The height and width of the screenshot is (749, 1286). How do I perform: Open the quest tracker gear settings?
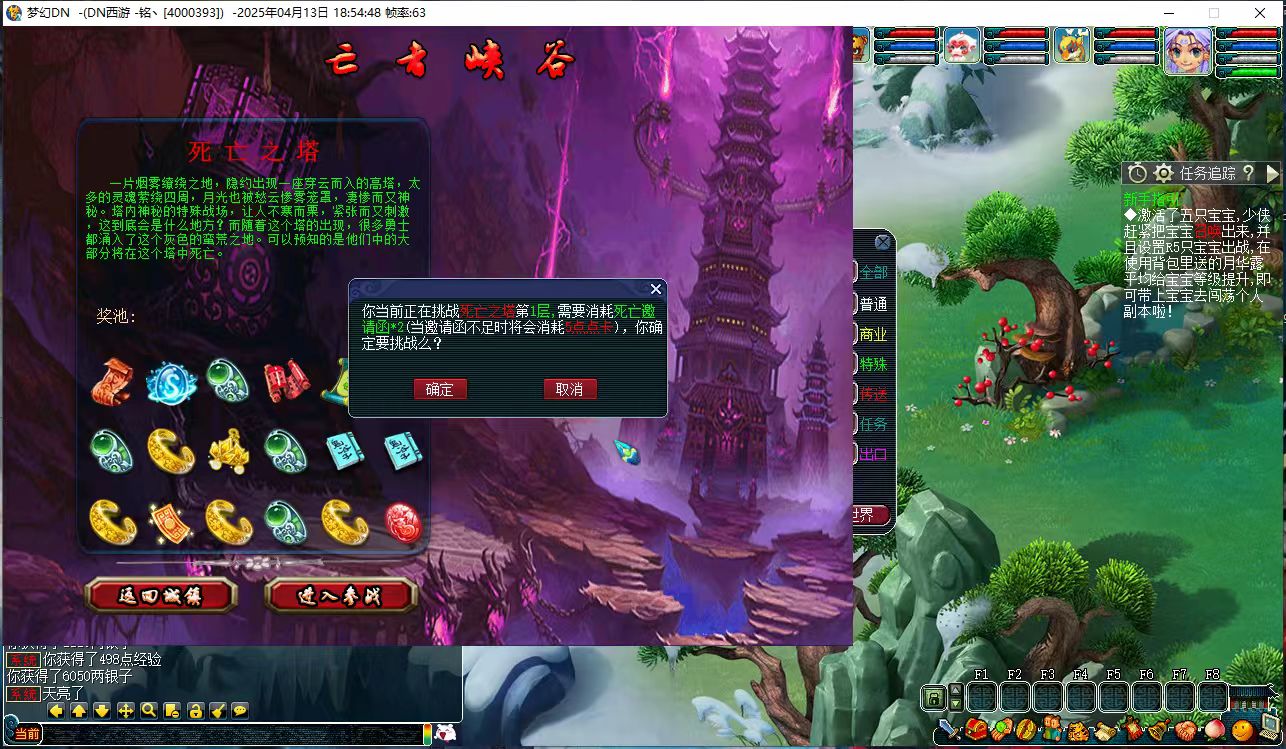tap(1163, 173)
